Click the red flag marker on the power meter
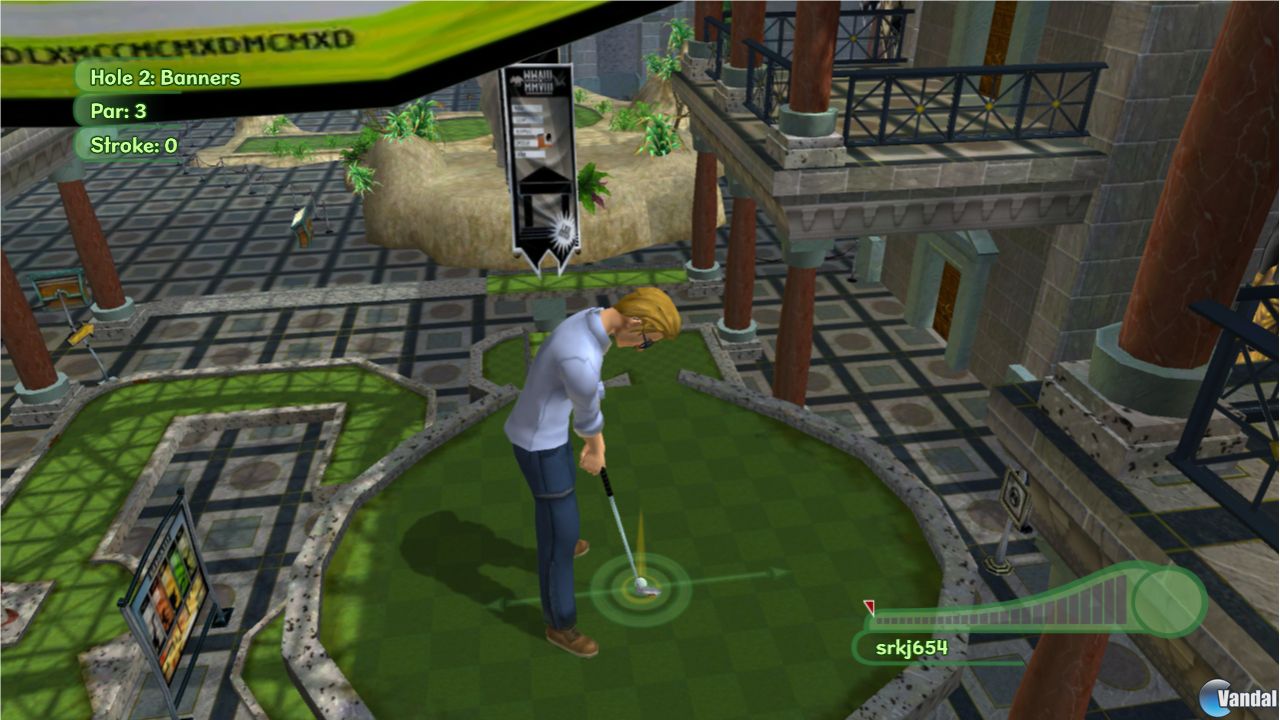Screen dimensions: 1280x720 [x=869, y=605]
